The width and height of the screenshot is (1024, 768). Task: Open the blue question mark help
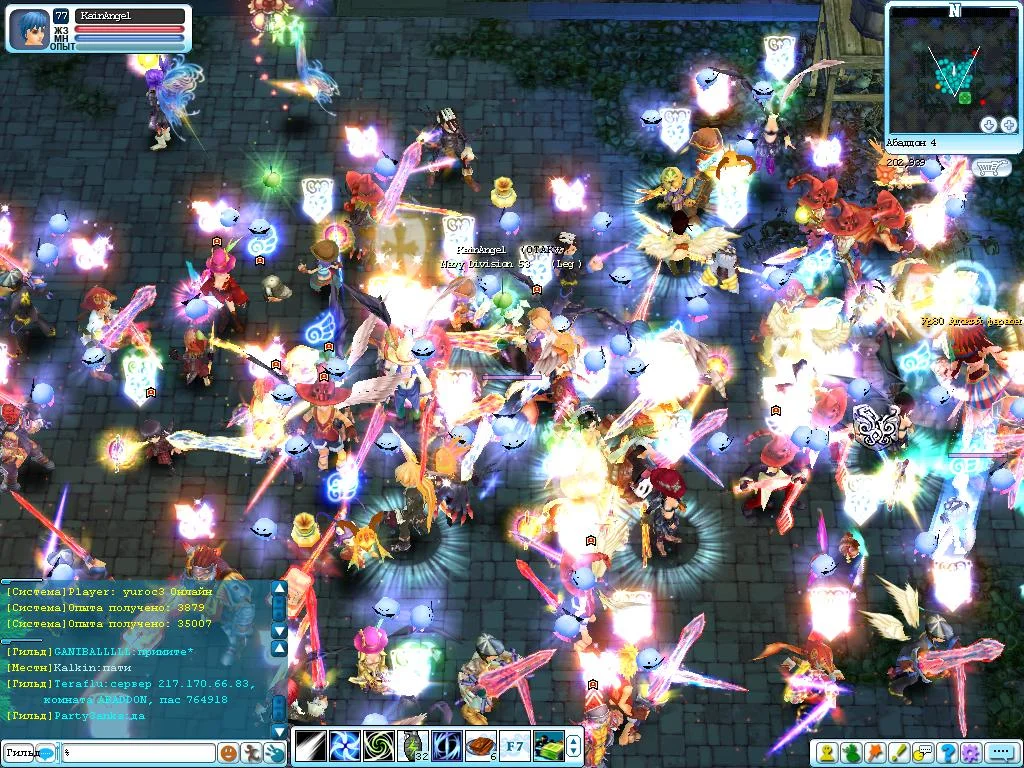point(946,752)
